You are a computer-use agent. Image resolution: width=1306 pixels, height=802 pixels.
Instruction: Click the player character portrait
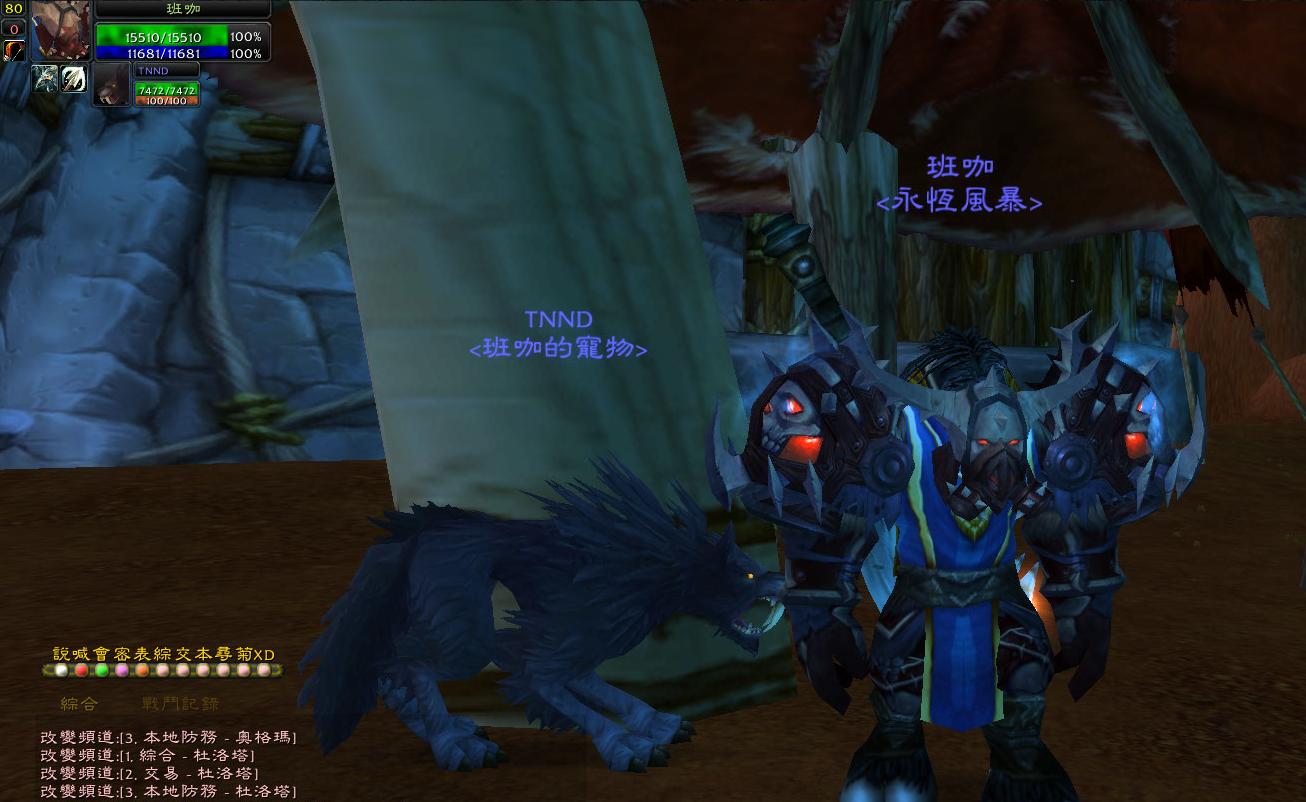pos(59,32)
